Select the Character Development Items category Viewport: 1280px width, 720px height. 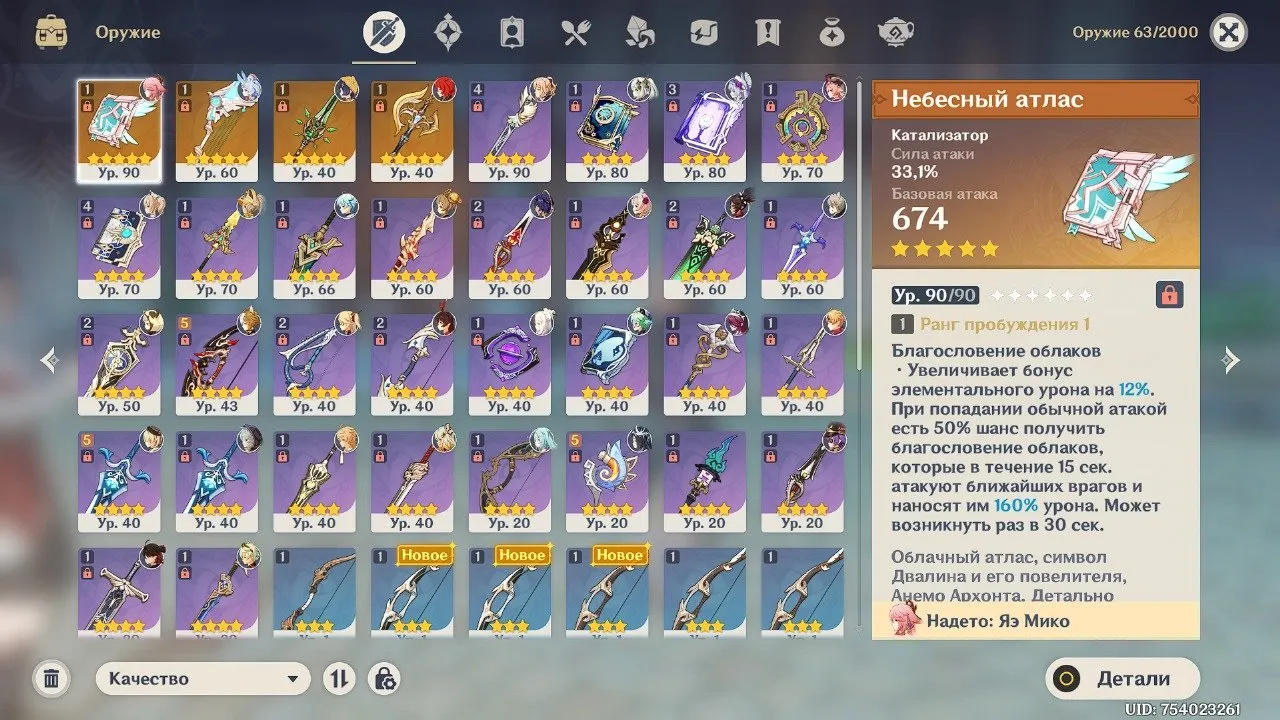(512, 31)
